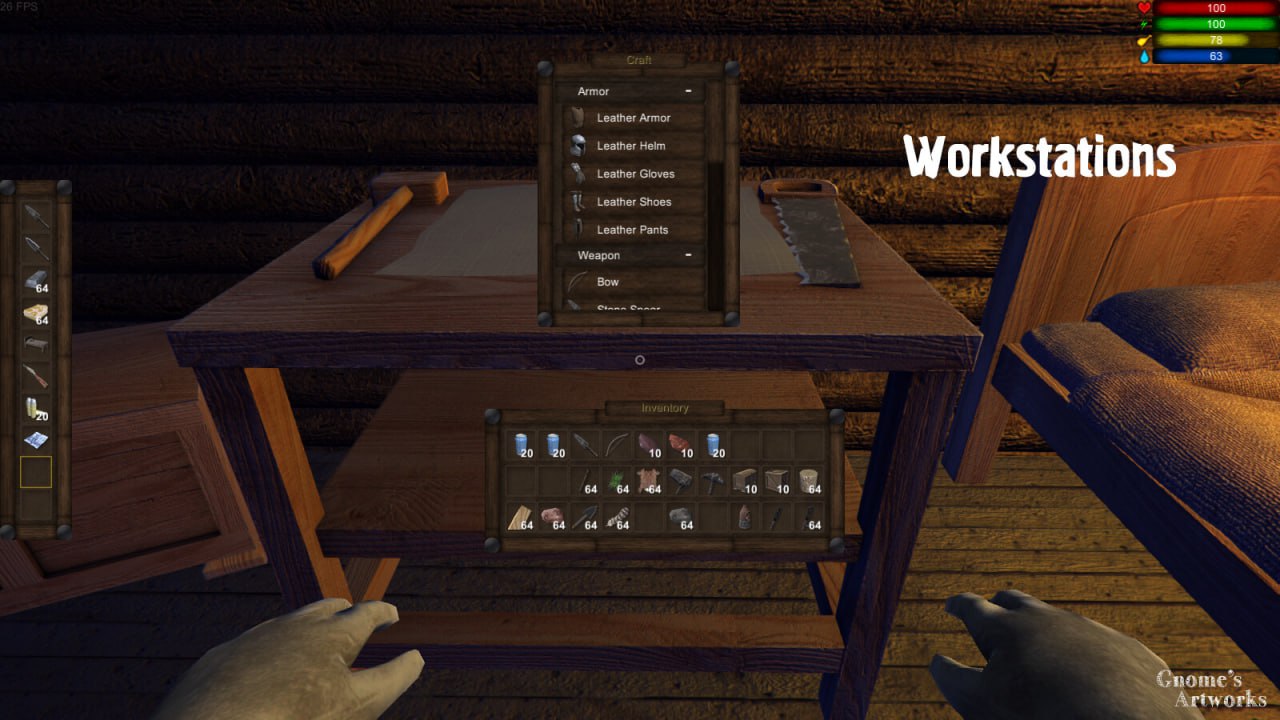Select the blueprint paper hotbar slot
Screen dimensions: 1280x720
36,440
